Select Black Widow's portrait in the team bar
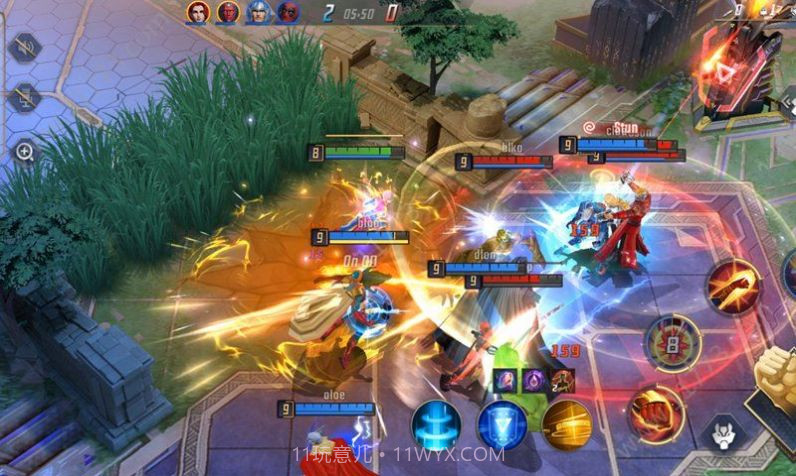The width and height of the screenshot is (796, 476). (x=198, y=12)
